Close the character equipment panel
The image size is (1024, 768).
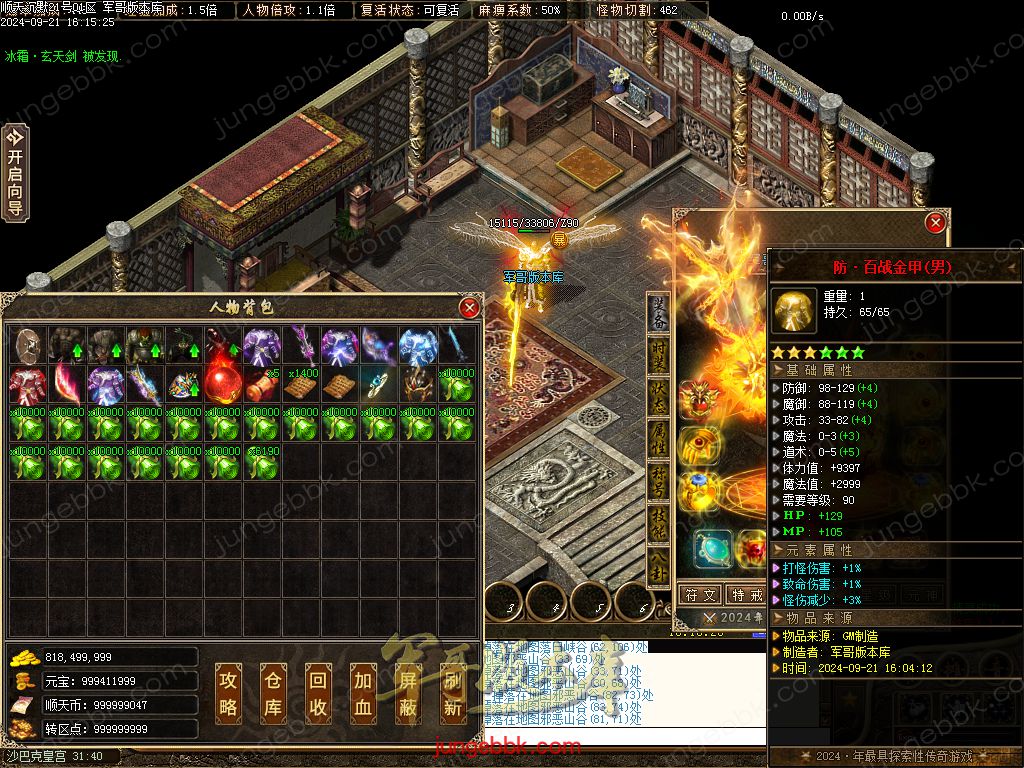pyautogui.click(x=935, y=223)
